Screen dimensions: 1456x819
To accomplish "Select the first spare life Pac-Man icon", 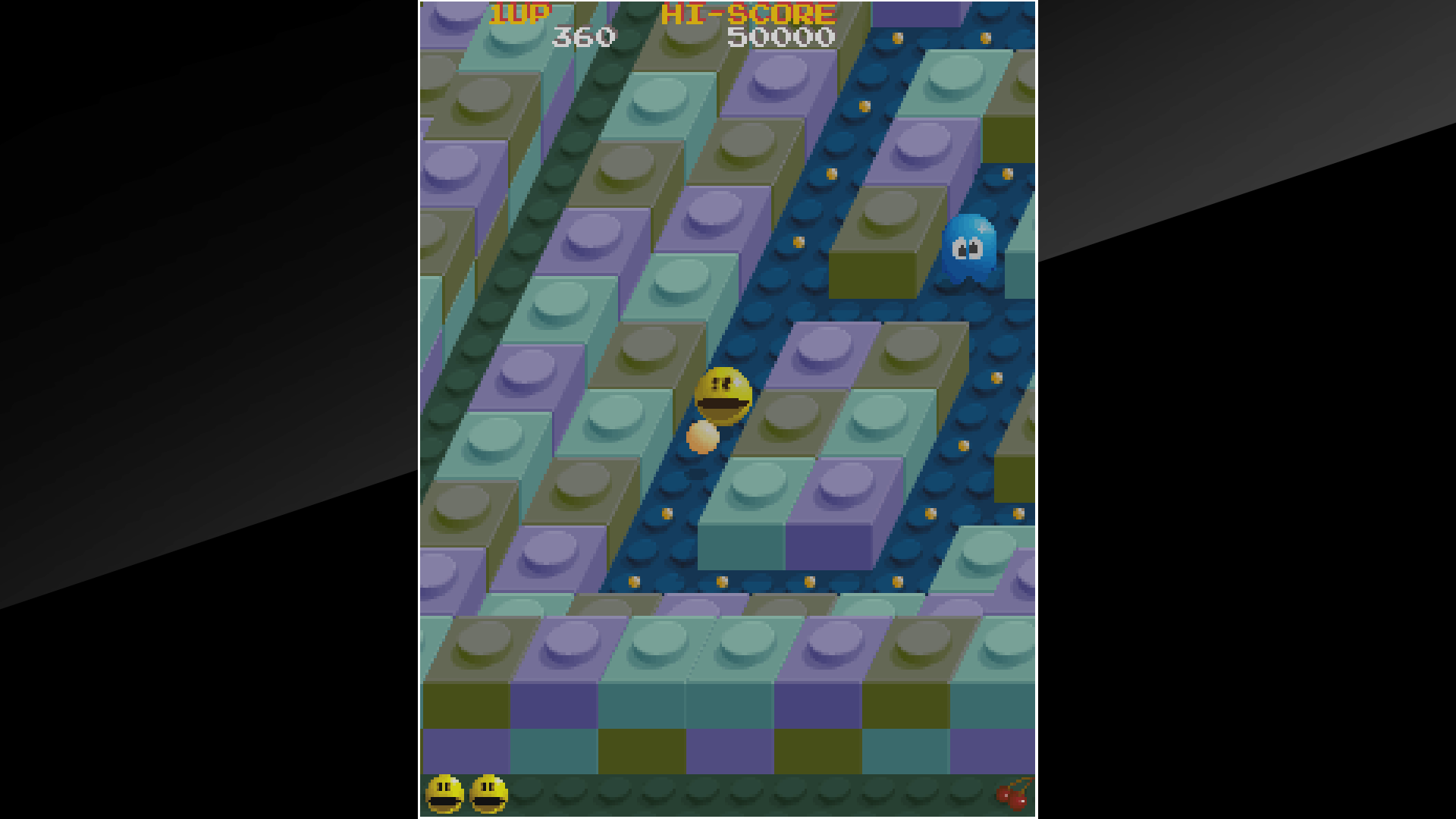I will coord(444,795).
